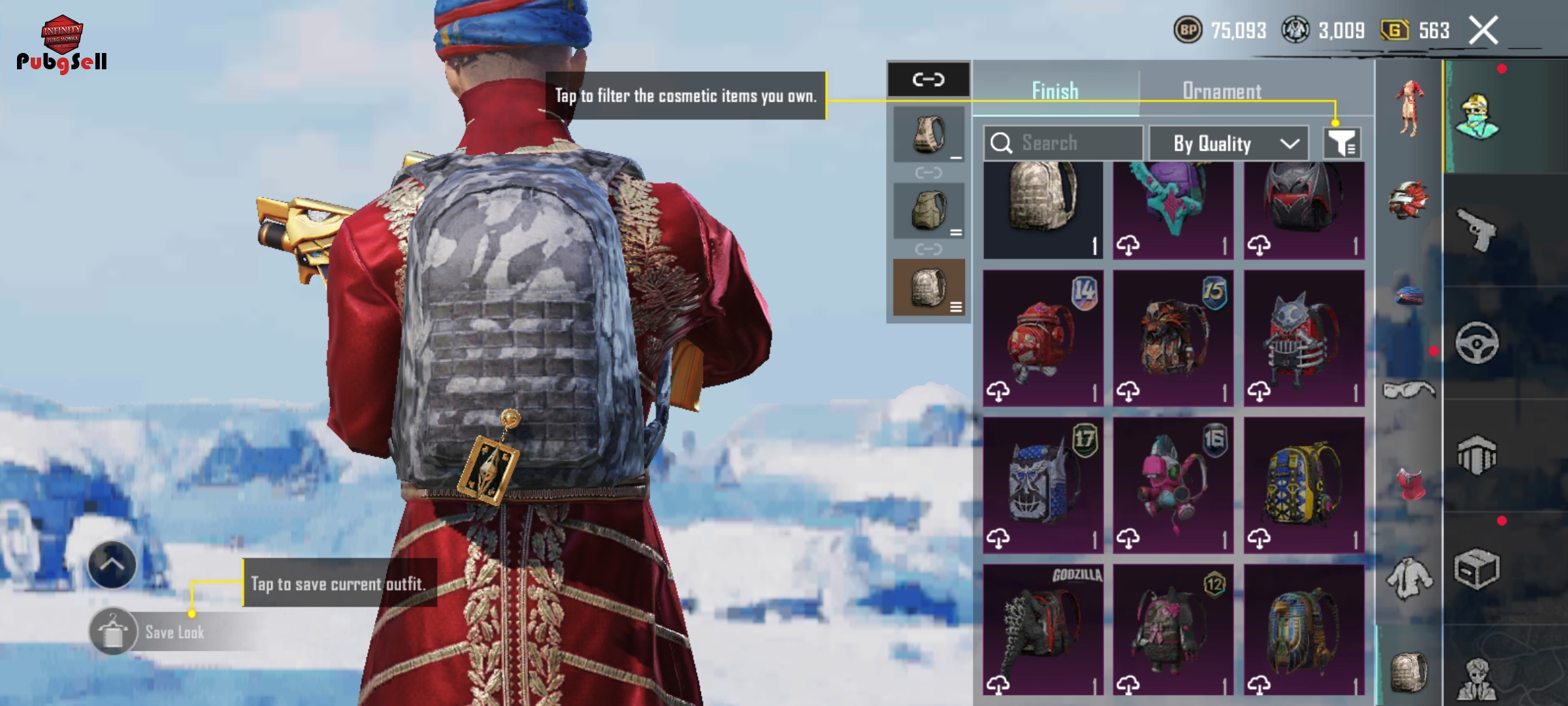Choose the Godzilla backpack skin
Viewport: 1568px width, 706px height.
pos(1043,630)
